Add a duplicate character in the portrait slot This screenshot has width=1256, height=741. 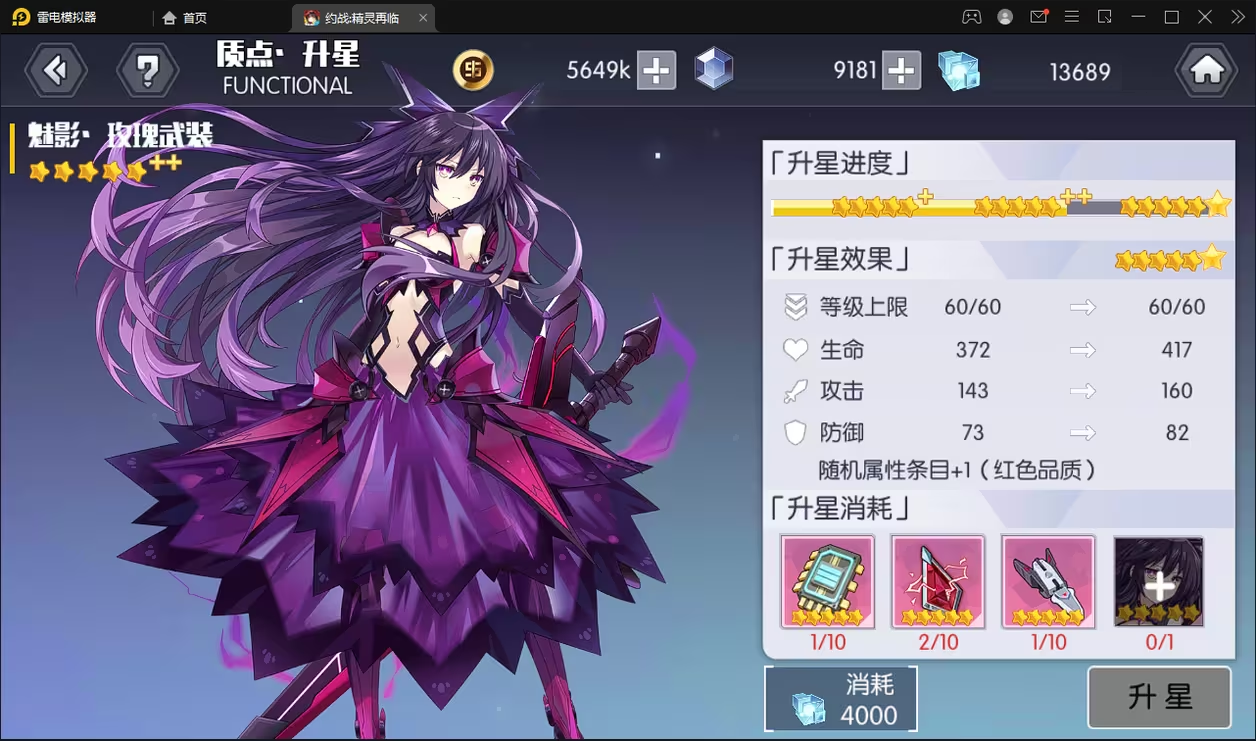click(x=1159, y=582)
